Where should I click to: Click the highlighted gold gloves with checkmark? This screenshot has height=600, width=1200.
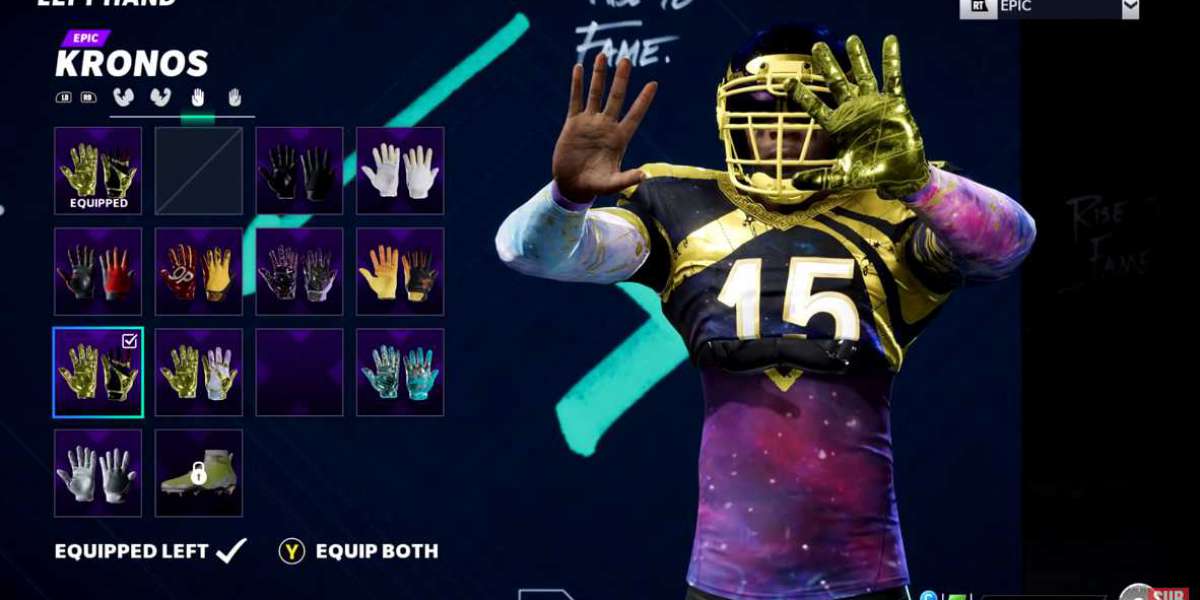pos(98,372)
